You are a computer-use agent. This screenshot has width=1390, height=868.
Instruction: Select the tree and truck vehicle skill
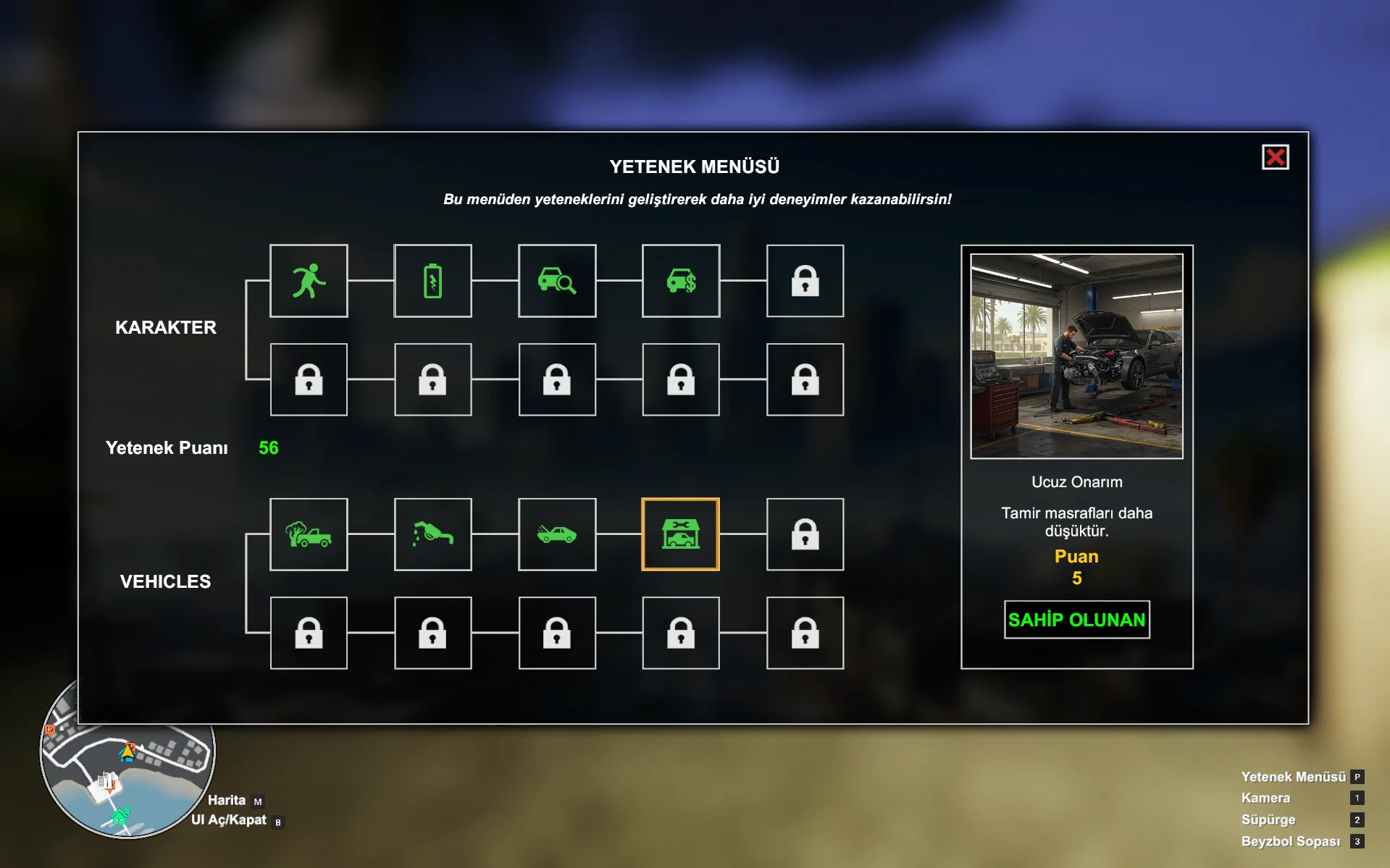coord(309,534)
